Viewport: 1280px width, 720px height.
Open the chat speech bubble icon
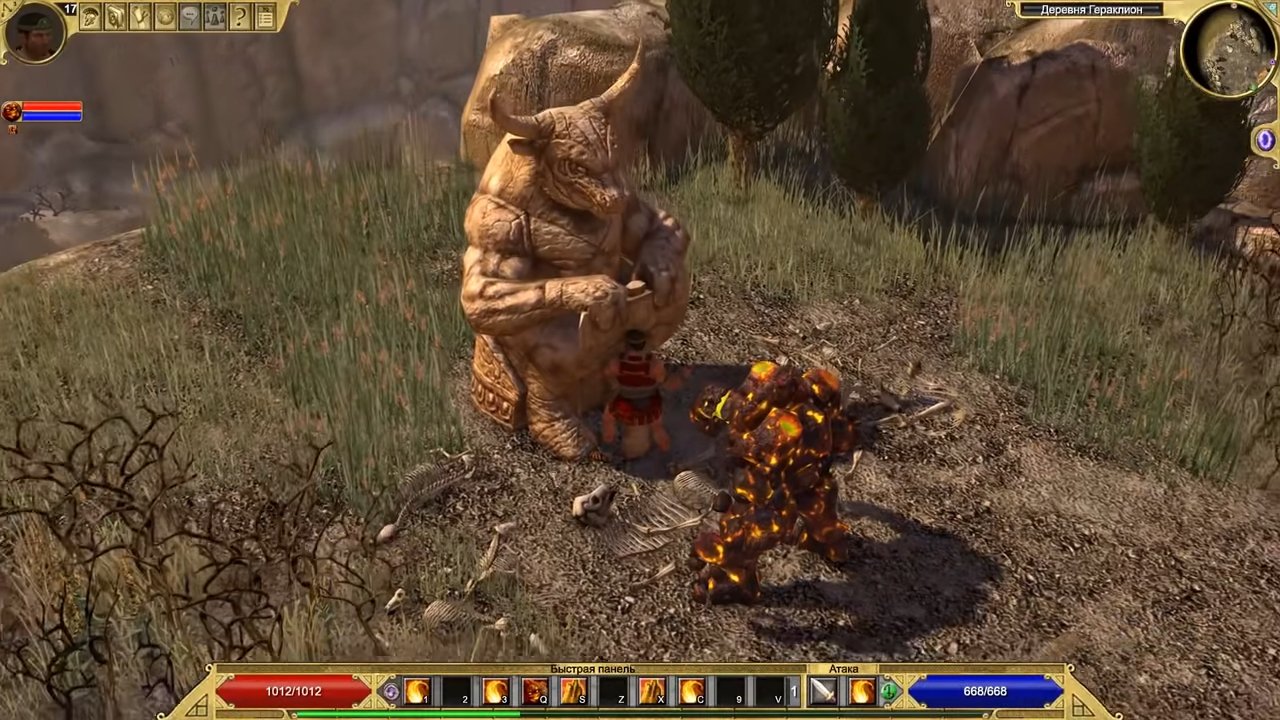[x=190, y=16]
